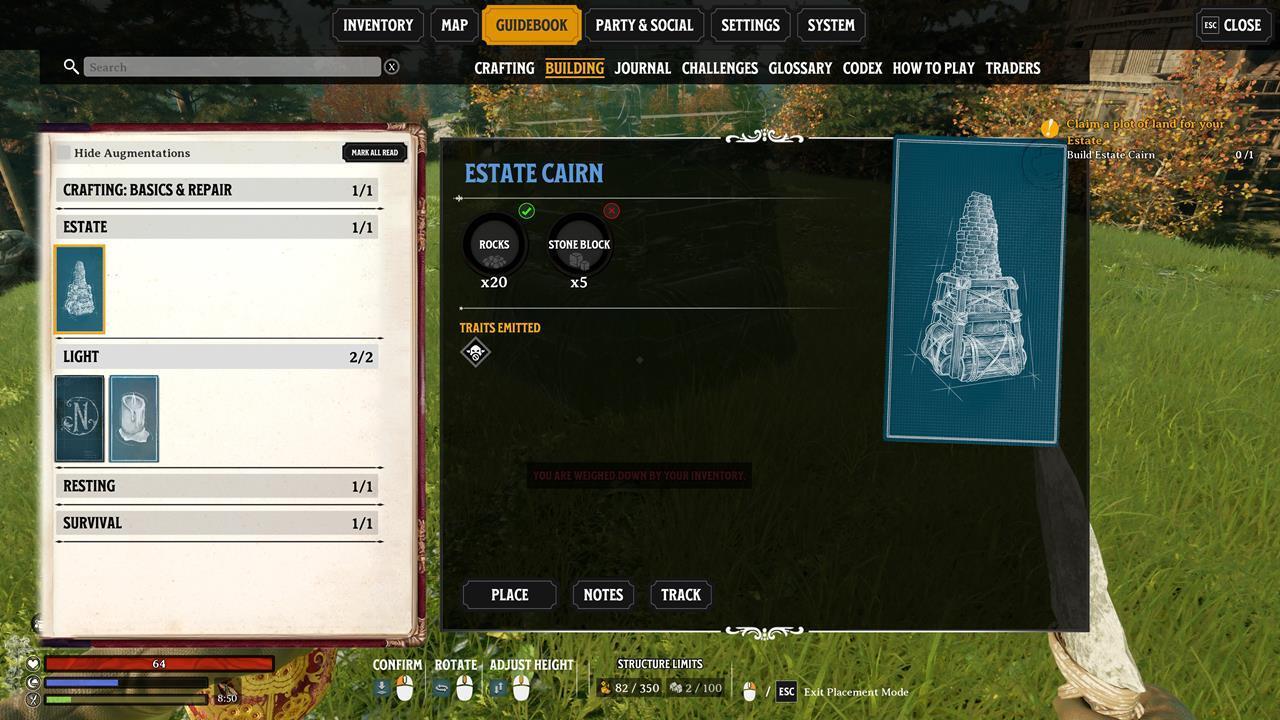Click the Track button
Image resolution: width=1280 pixels, height=720 pixels.
point(681,594)
